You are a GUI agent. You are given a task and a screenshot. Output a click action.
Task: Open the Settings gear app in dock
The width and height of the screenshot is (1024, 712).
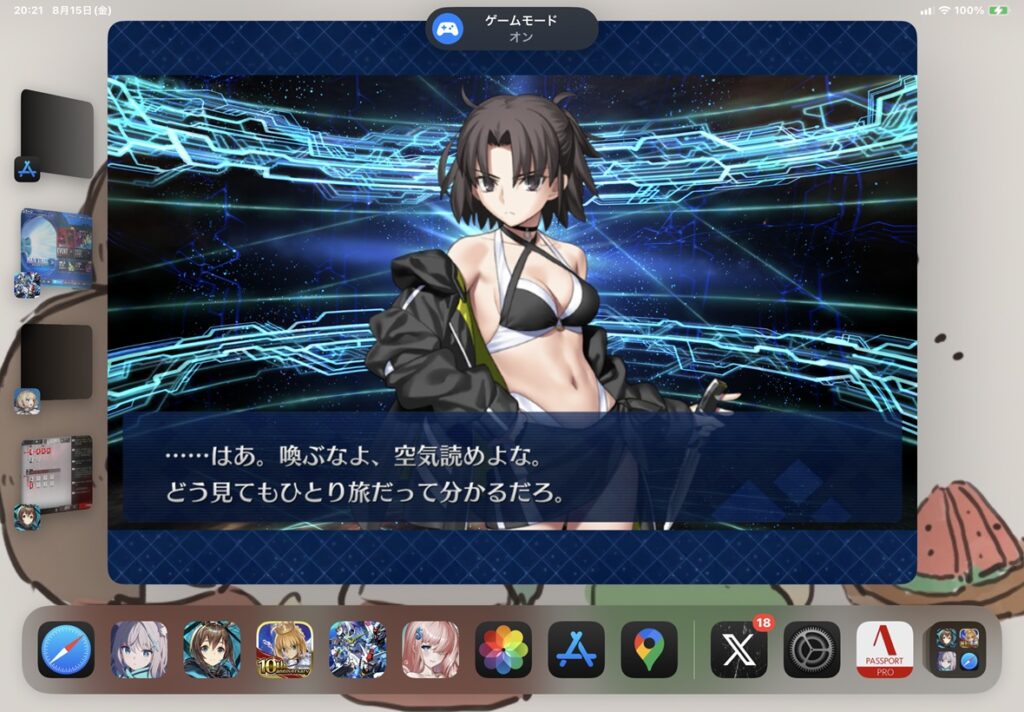pos(812,650)
